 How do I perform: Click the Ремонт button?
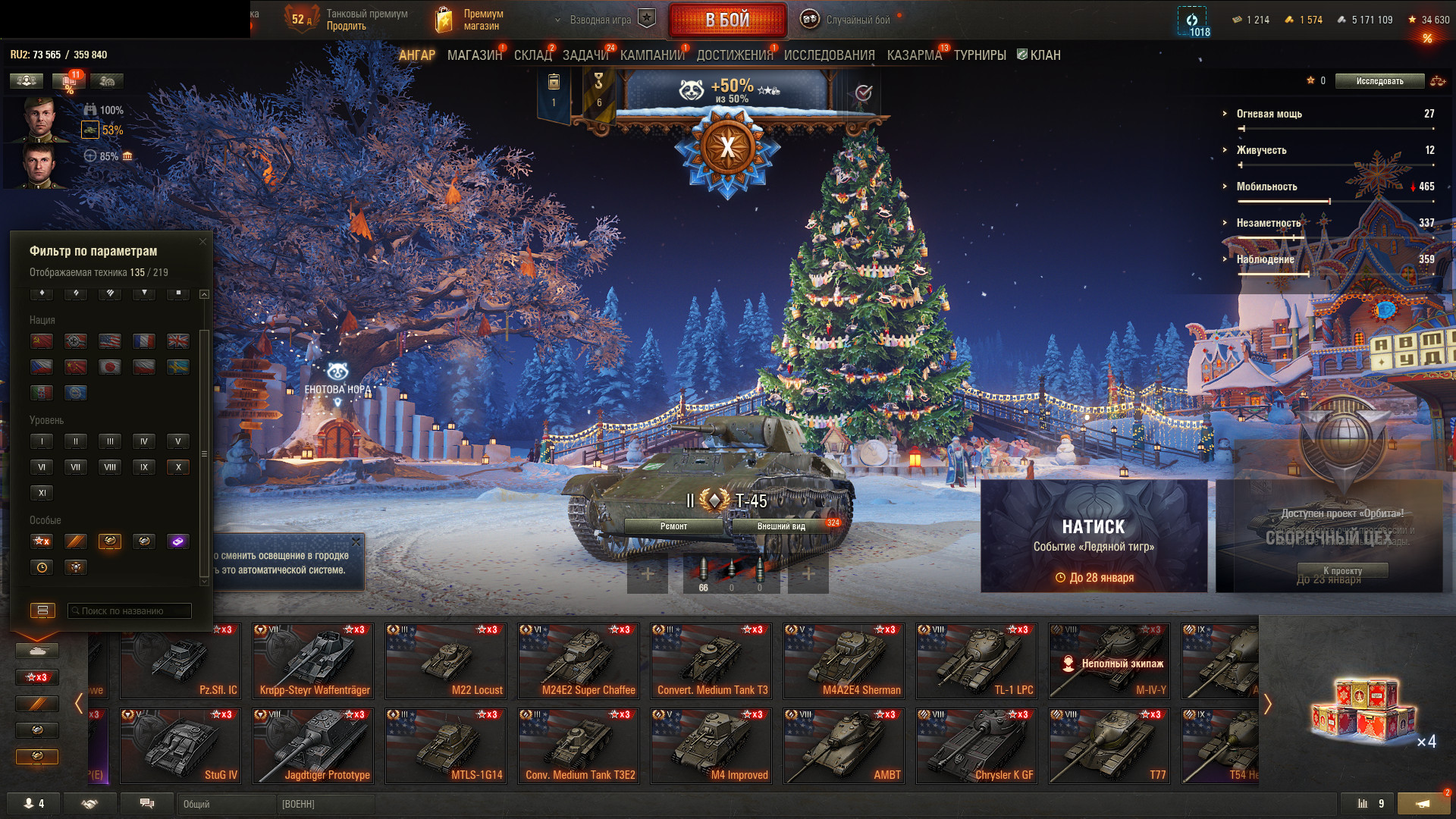click(673, 526)
